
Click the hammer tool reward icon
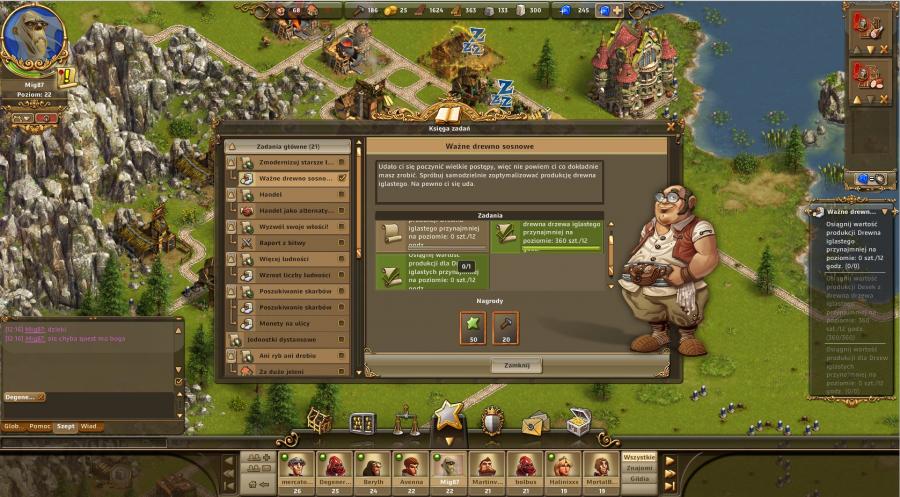pyautogui.click(x=506, y=326)
